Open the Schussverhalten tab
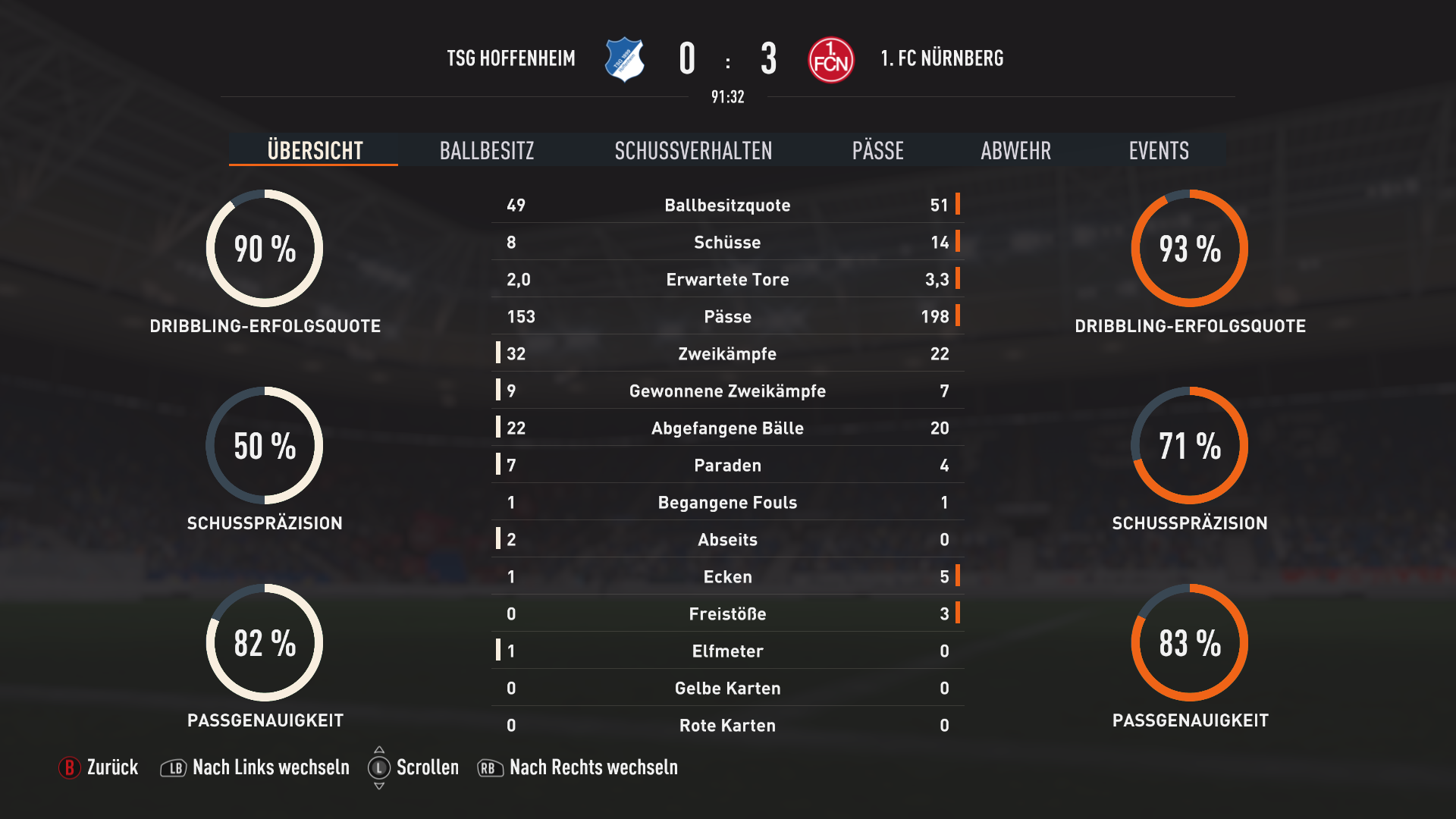 pyautogui.click(x=693, y=151)
